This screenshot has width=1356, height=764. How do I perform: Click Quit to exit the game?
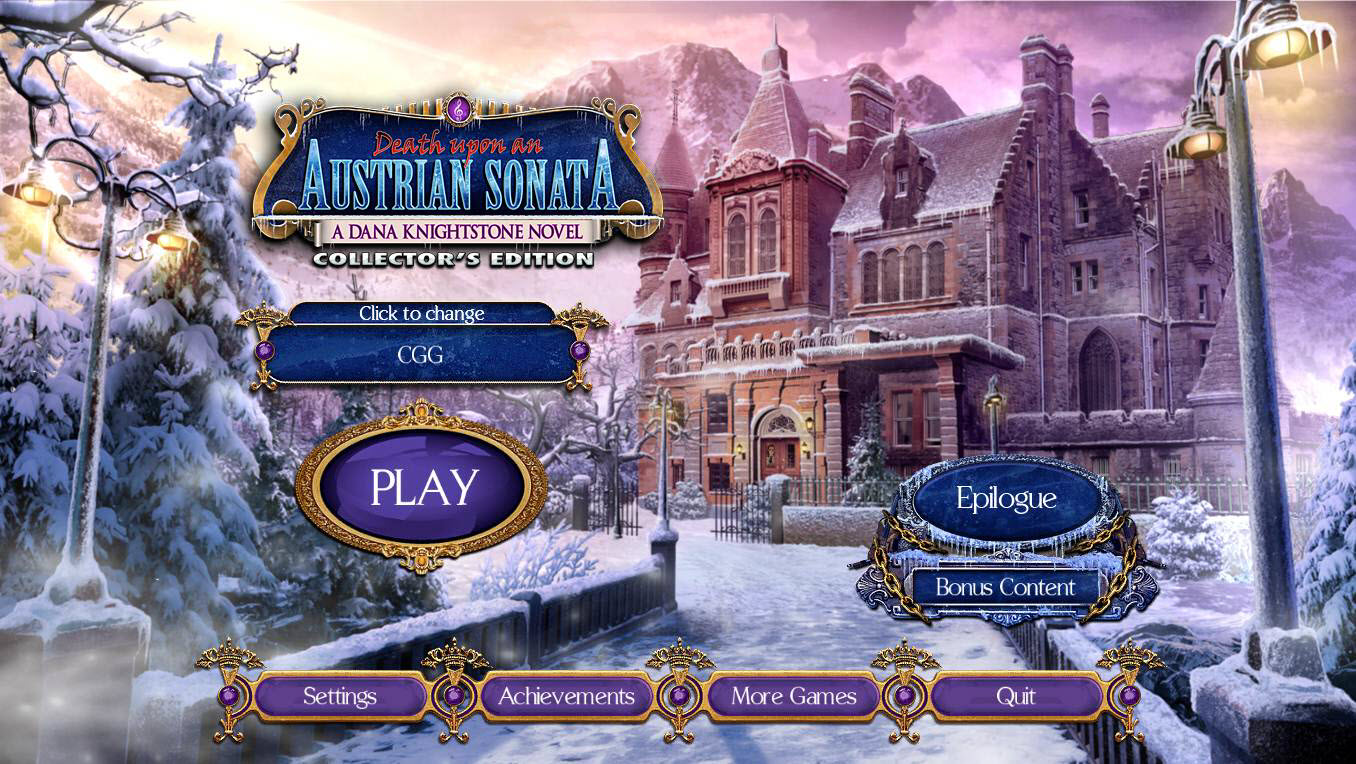pyautogui.click(x=1016, y=694)
